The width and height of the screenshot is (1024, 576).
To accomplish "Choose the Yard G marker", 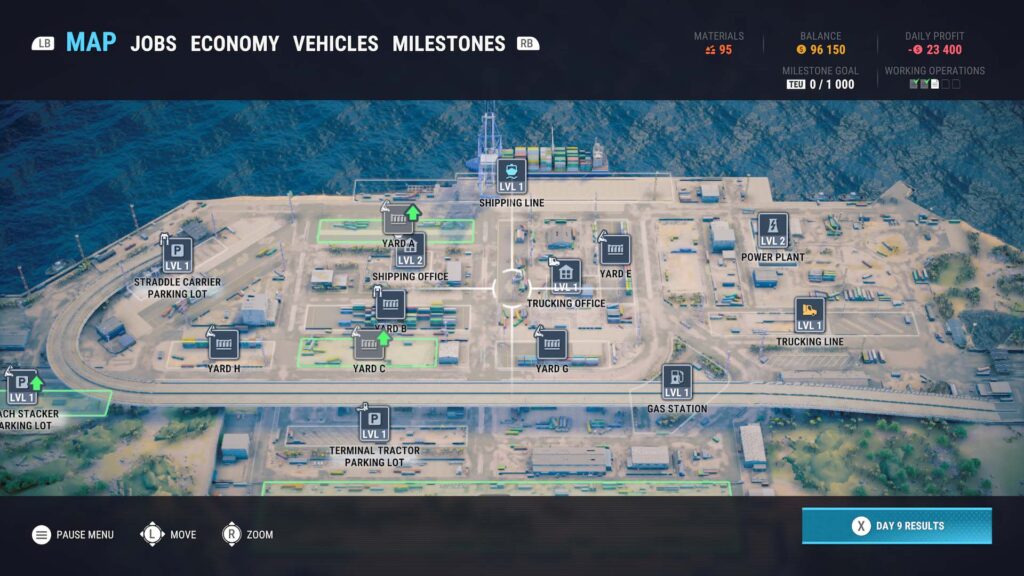I will click(x=551, y=345).
